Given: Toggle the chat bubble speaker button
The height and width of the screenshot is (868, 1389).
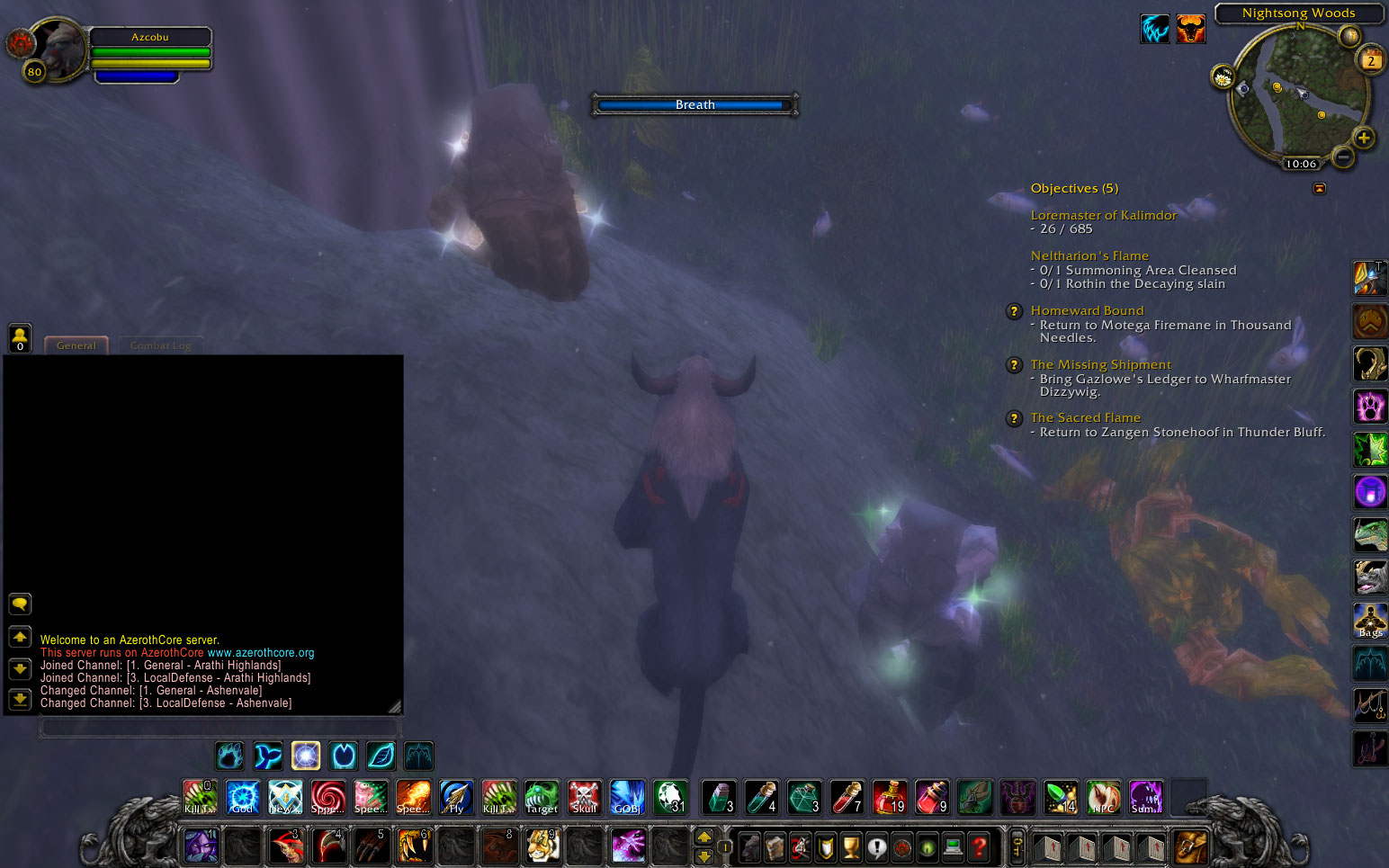Looking at the screenshot, I should 20,604.
